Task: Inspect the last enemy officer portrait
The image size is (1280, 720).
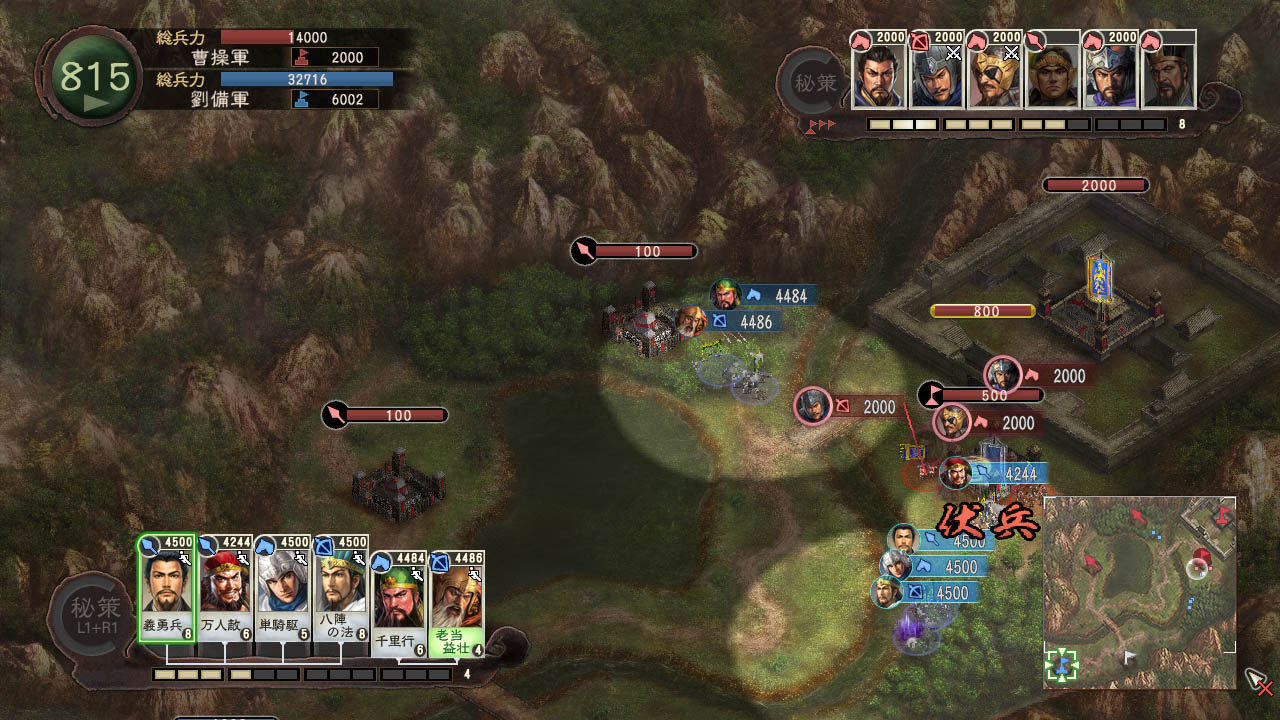Action: (1168, 74)
